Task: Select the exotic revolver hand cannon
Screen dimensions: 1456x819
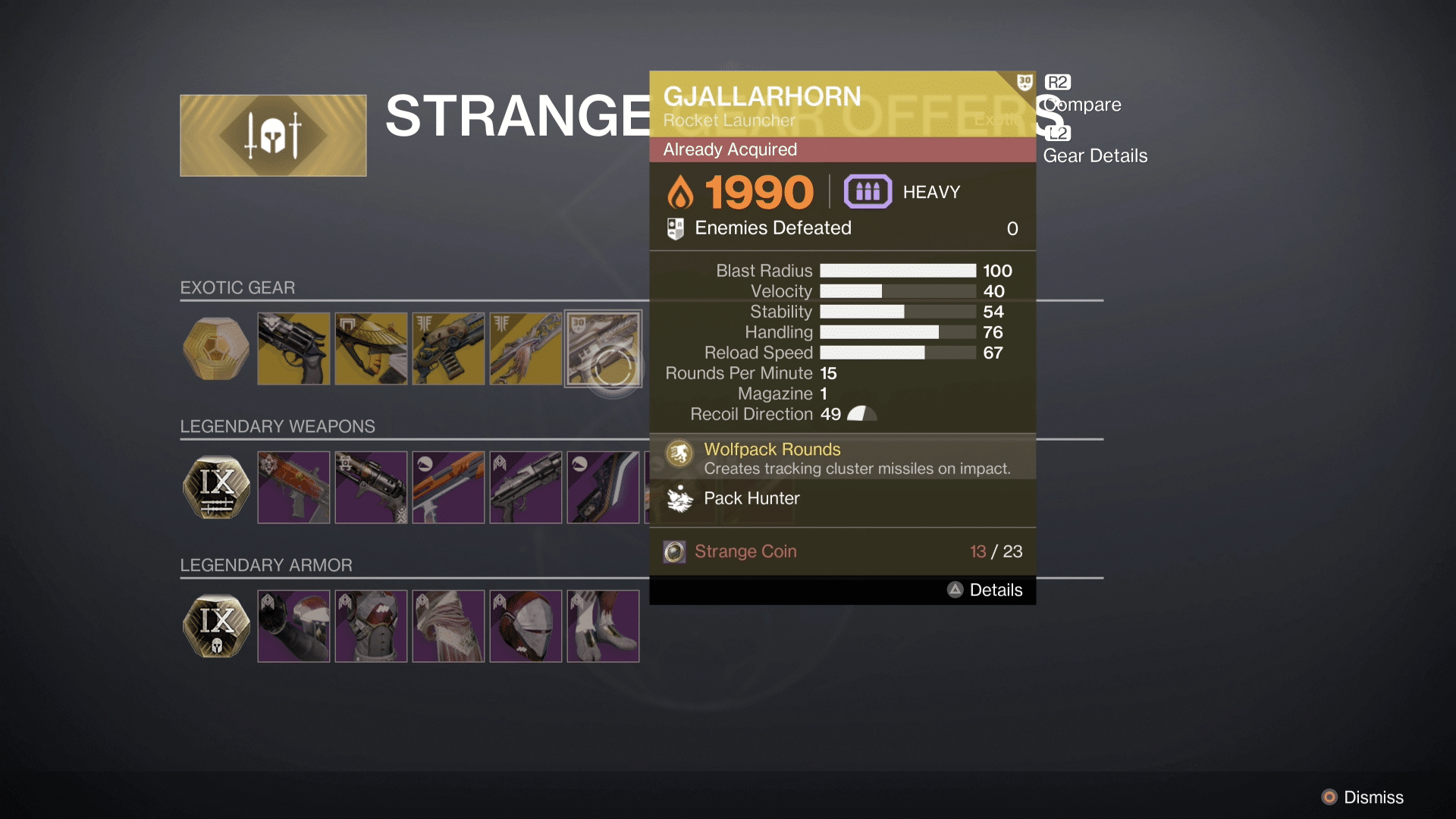Action: coord(293,349)
